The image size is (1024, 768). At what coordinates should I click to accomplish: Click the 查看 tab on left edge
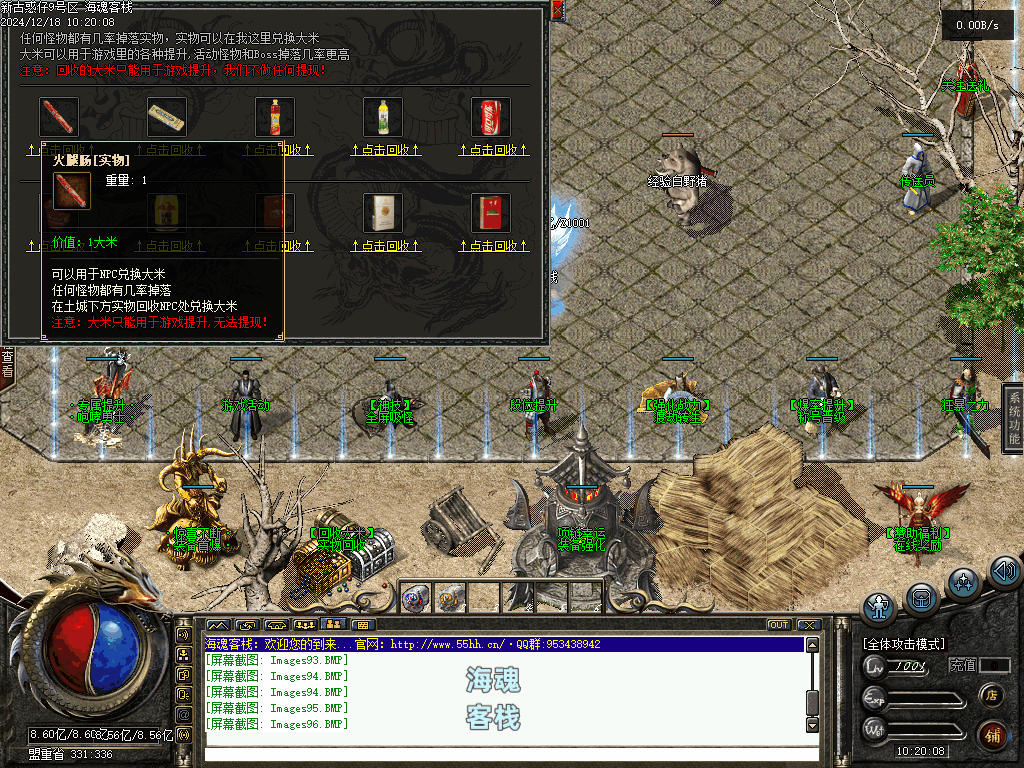[x=7, y=362]
